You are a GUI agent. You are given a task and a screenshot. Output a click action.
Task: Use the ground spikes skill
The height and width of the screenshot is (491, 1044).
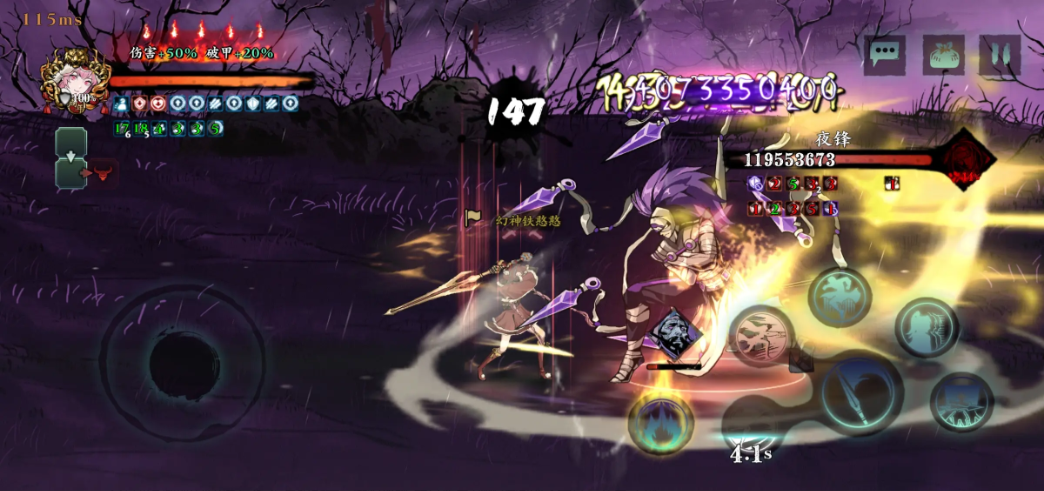click(961, 402)
